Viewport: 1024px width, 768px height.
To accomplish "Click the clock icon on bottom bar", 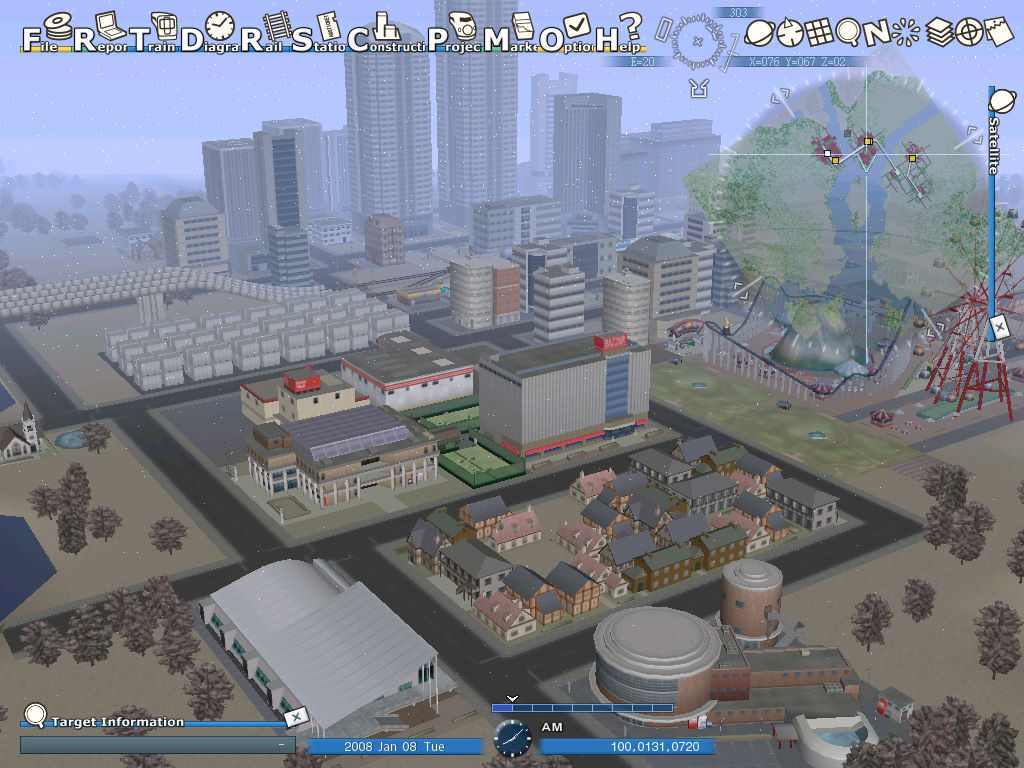I will coord(512,738).
